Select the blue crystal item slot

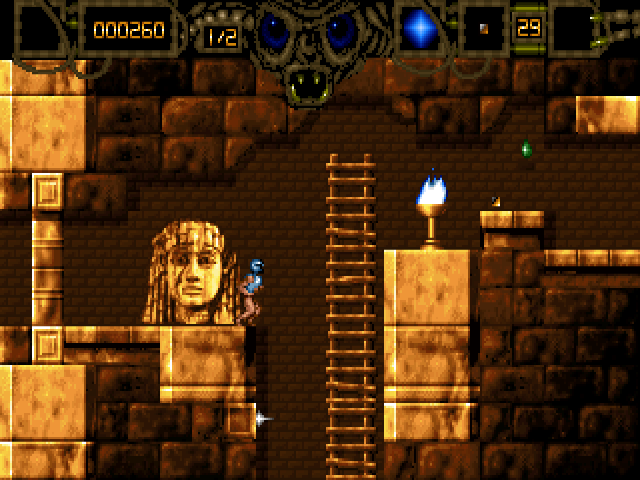420,29
